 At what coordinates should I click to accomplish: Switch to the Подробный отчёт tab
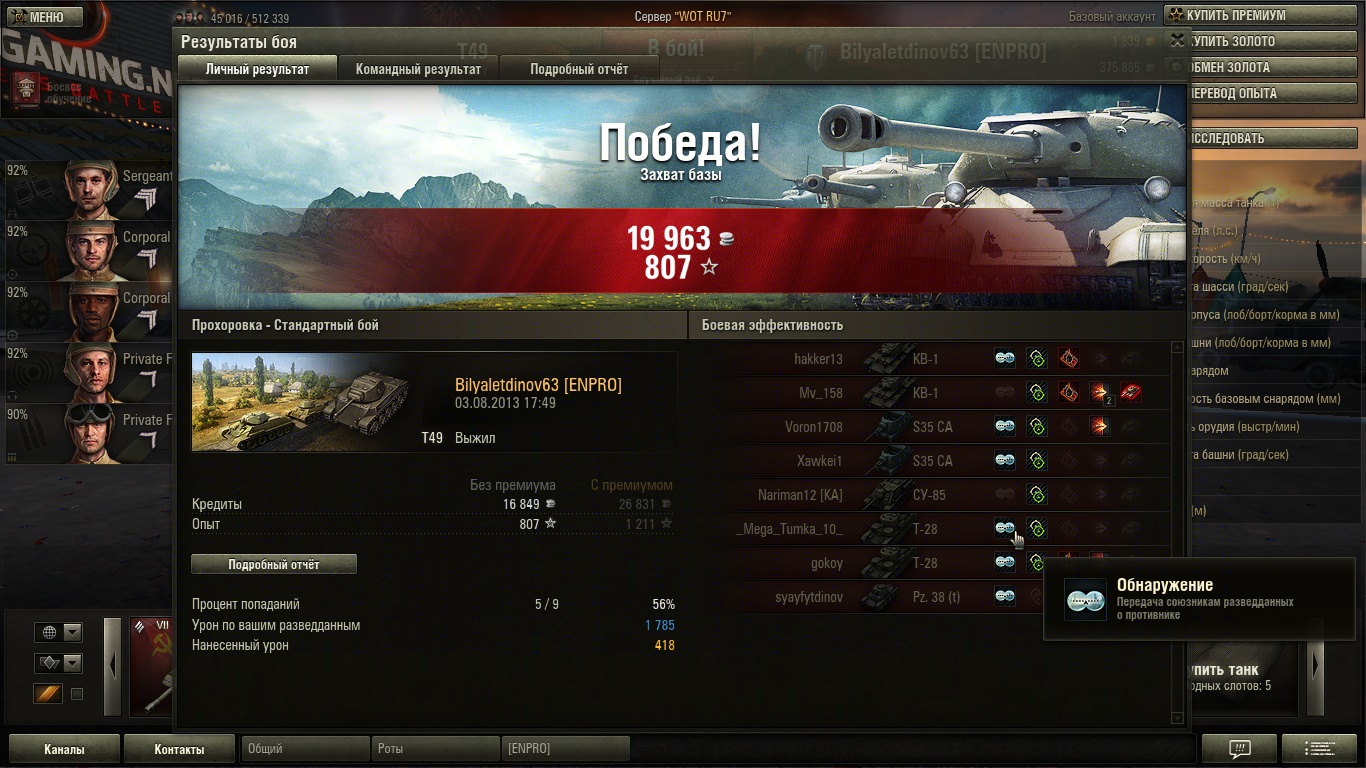pos(579,69)
